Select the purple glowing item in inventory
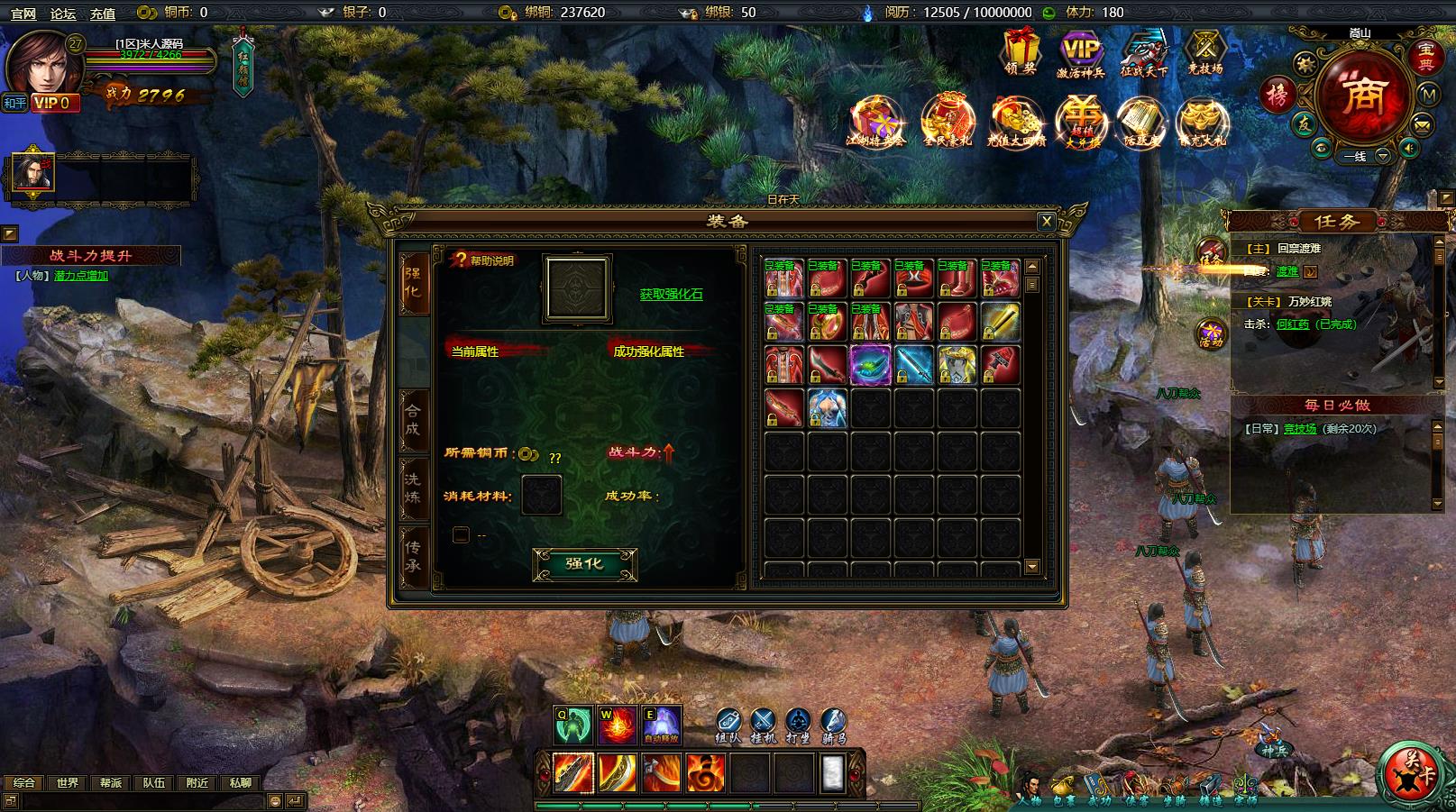Image resolution: width=1456 pixels, height=812 pixels. [870, 365]
